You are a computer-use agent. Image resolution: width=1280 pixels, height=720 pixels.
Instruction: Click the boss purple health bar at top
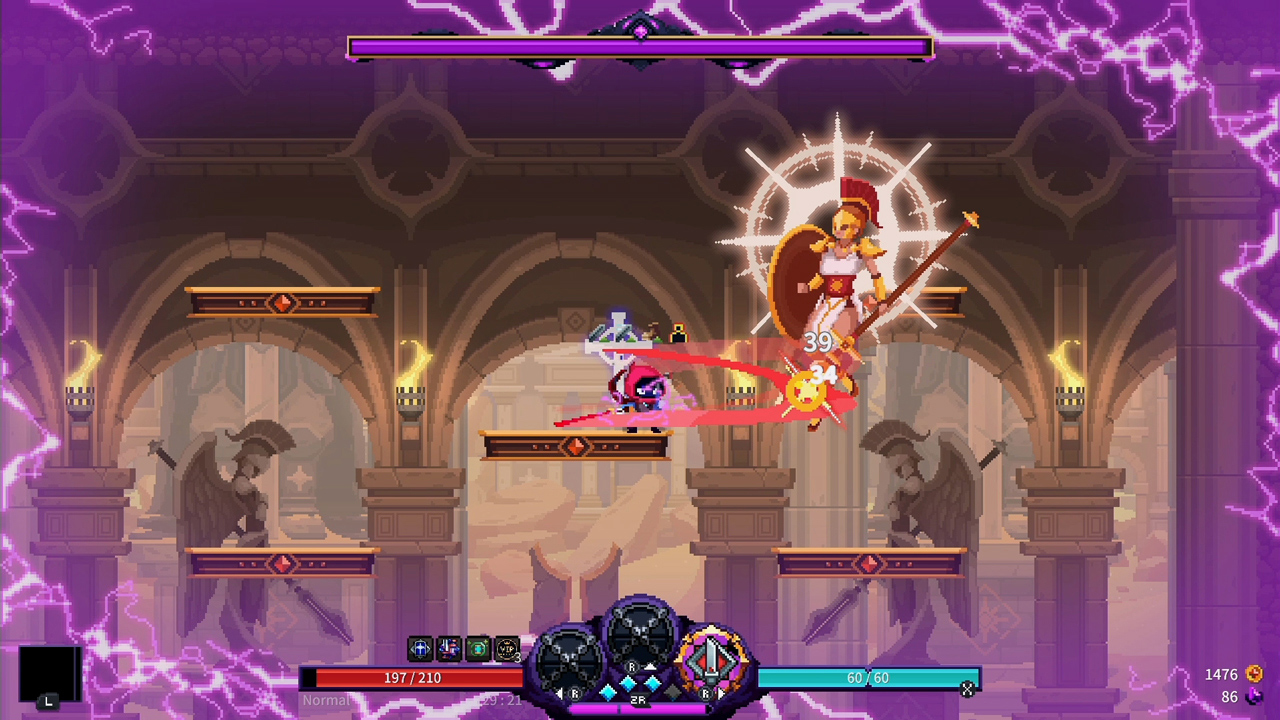tap(640, 47)
